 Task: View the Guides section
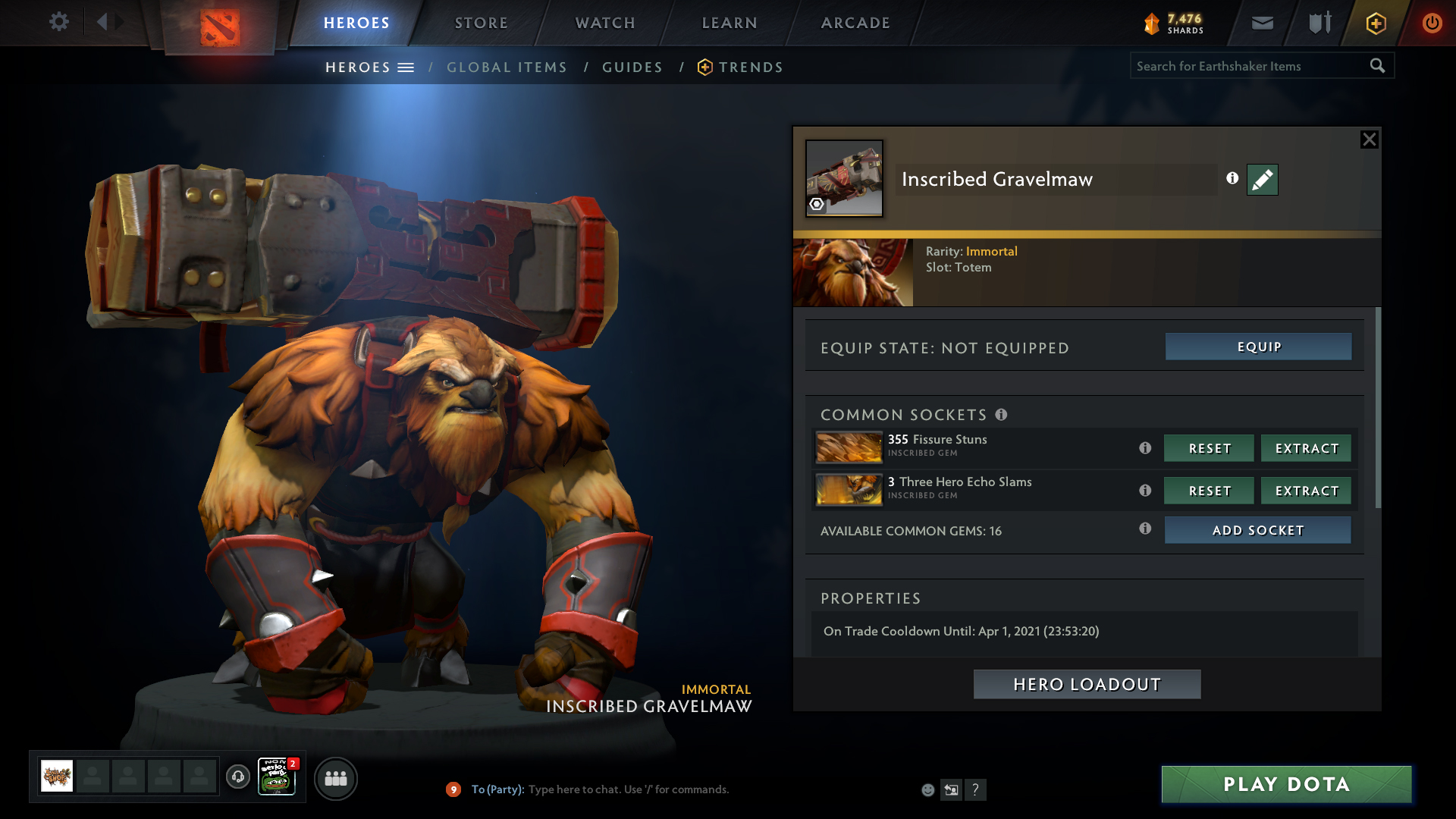(632, 67)
